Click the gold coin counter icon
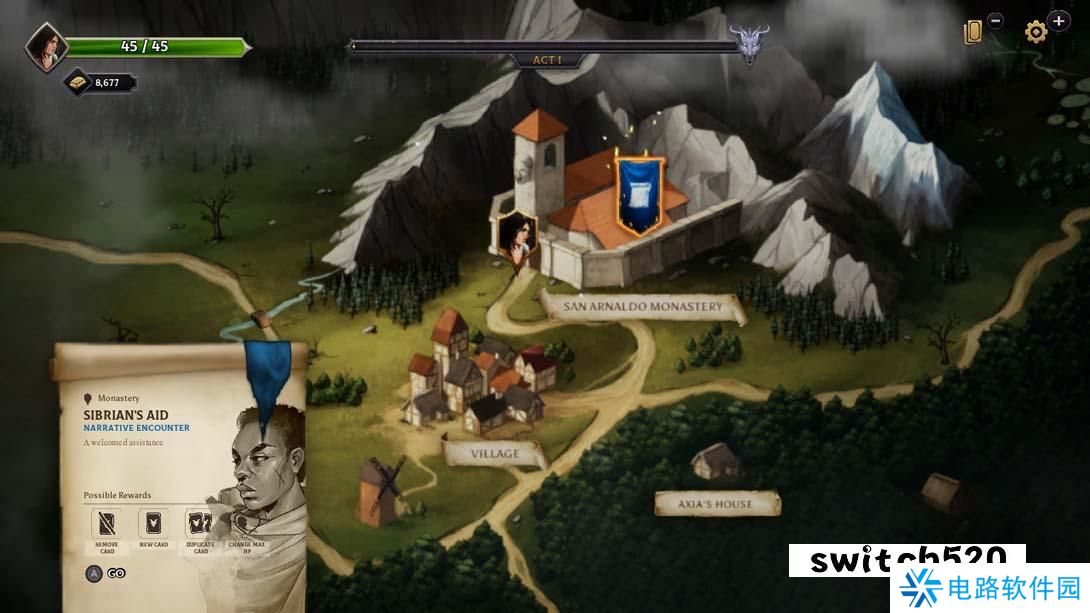 point(80,82)
